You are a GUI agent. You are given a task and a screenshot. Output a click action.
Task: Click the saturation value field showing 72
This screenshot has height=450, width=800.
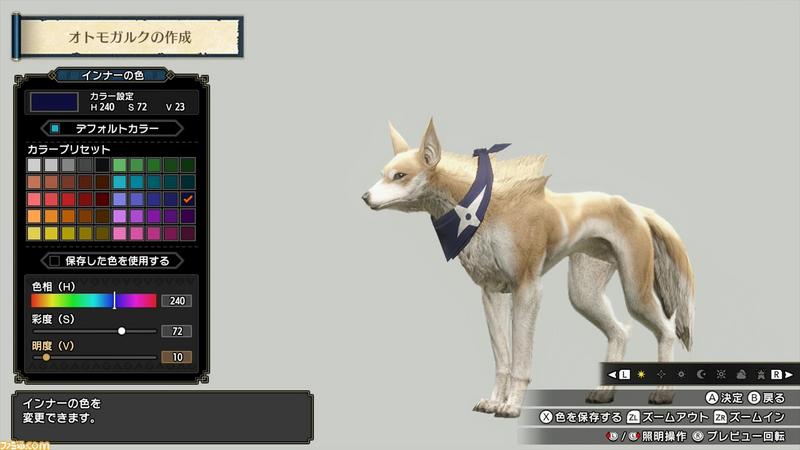[x=177, y=330]
